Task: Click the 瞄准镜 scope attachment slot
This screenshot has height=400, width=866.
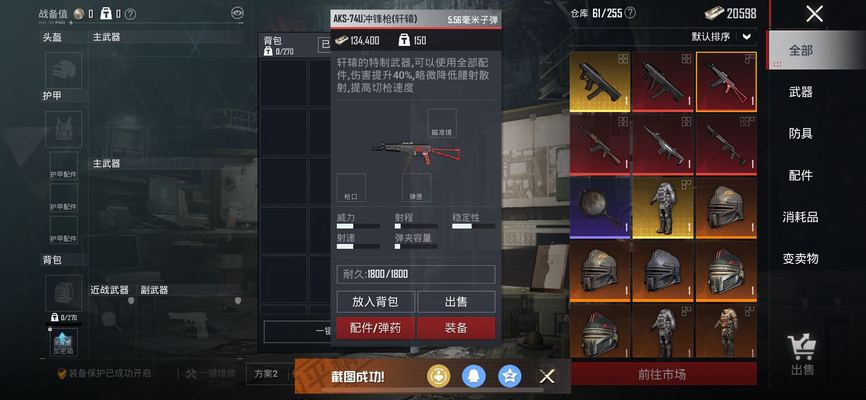Action: click(x=441, y=123)
